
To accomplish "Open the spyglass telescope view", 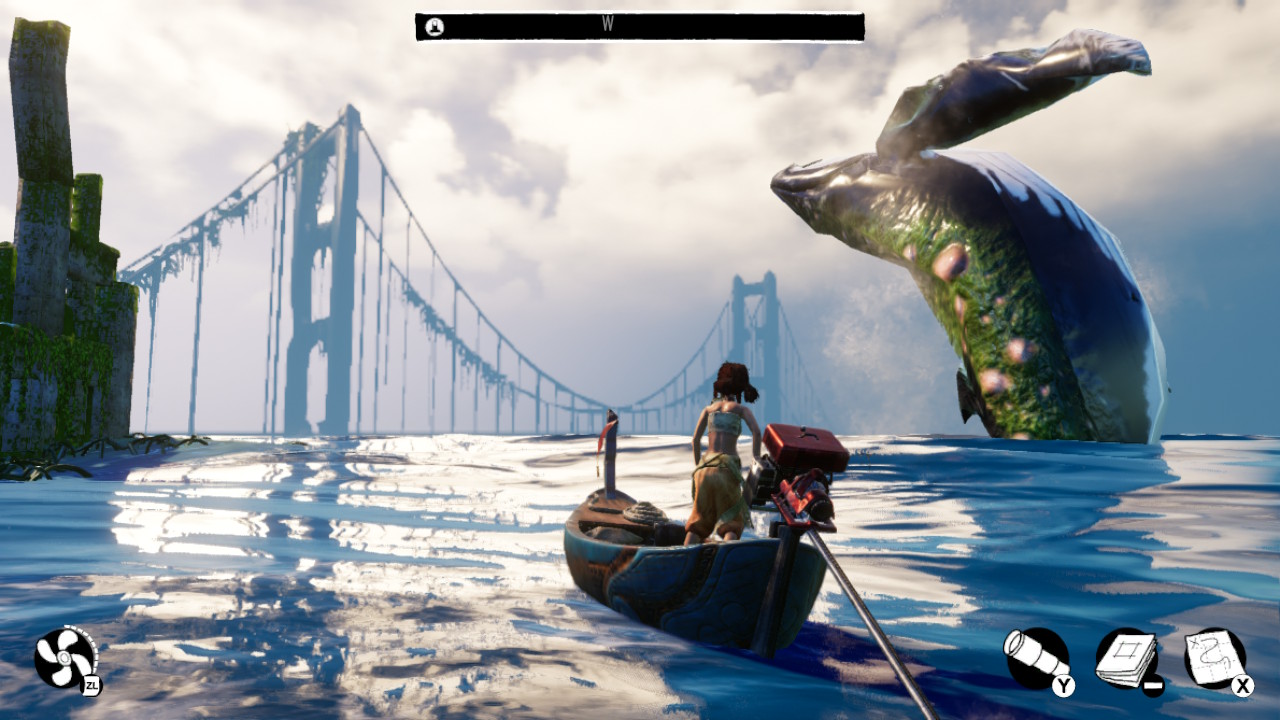I will click(x=1036, y=658).
